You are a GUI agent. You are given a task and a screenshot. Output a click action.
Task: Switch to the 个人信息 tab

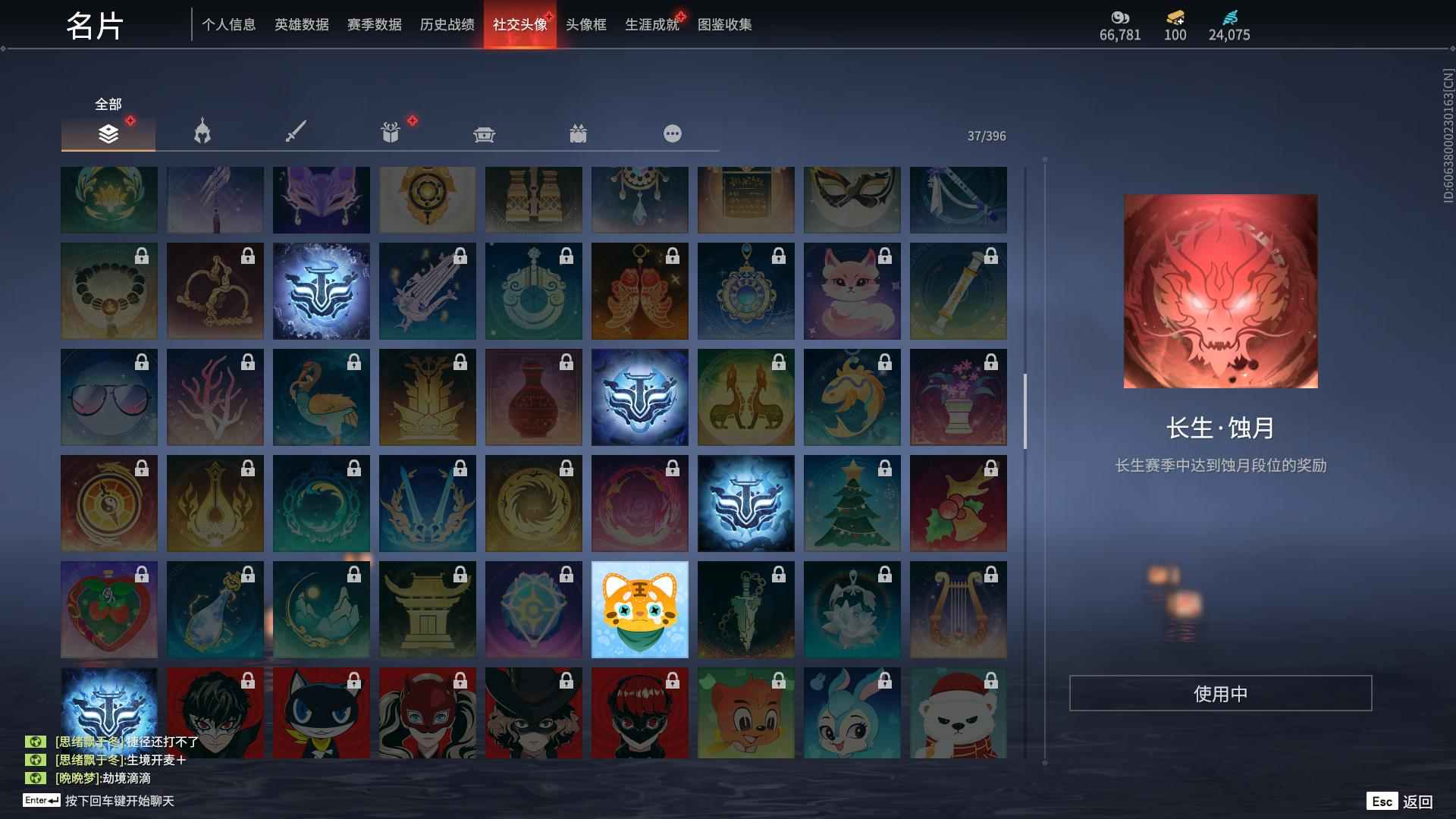pyautogui.click(x=229, y=24)
